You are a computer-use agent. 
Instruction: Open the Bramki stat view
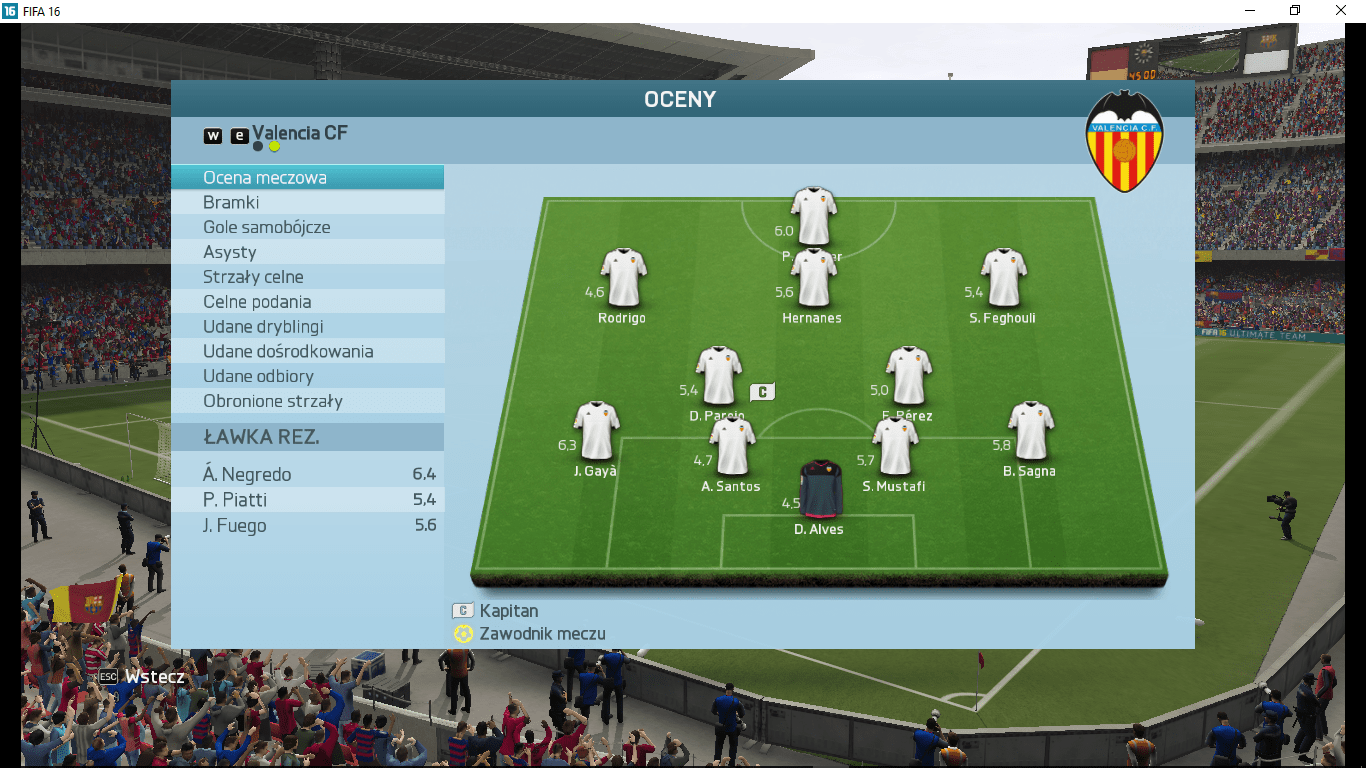(307, 203)
